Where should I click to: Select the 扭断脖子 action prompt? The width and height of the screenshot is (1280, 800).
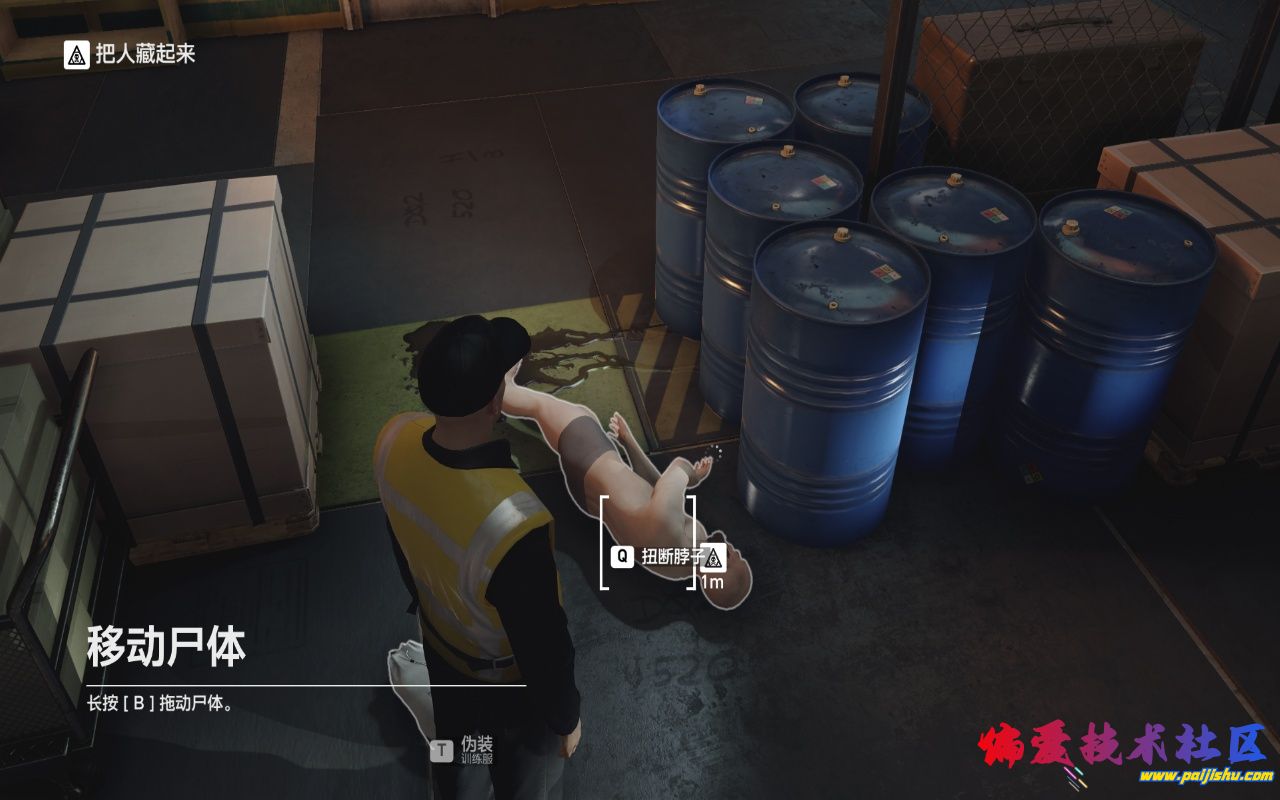pos(672,555)
